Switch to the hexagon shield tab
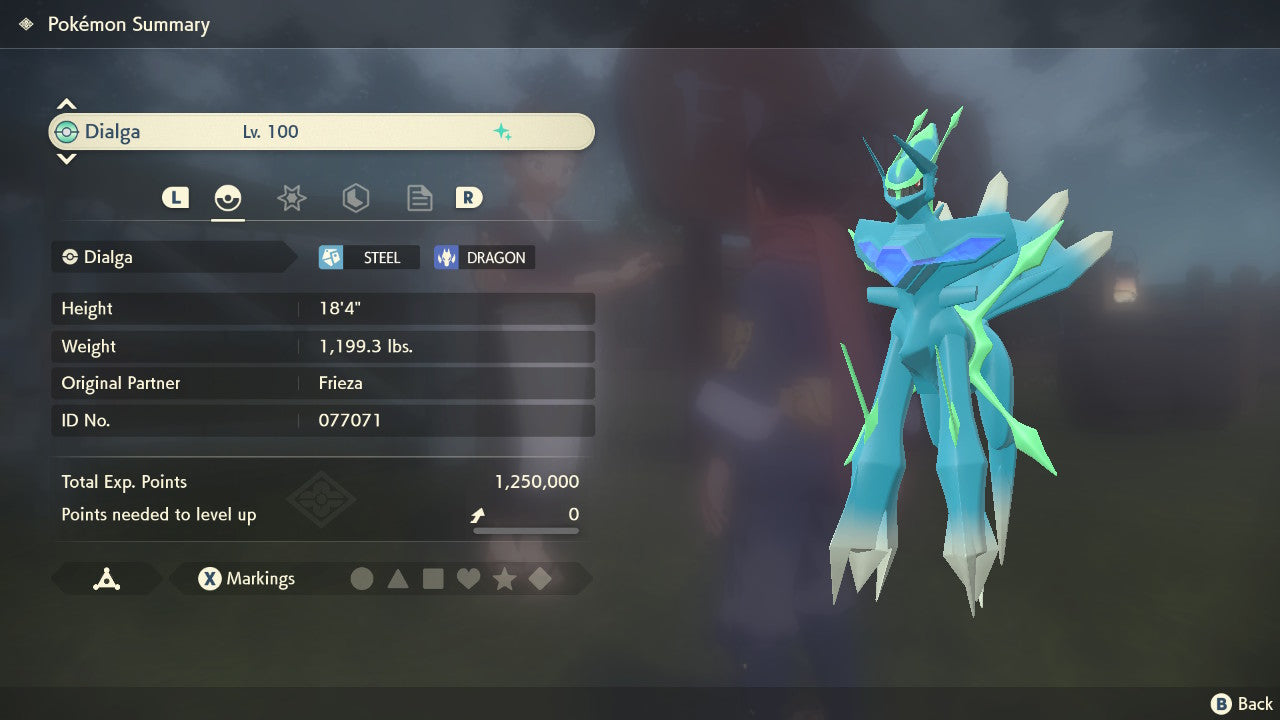 (x=355, y=198)
